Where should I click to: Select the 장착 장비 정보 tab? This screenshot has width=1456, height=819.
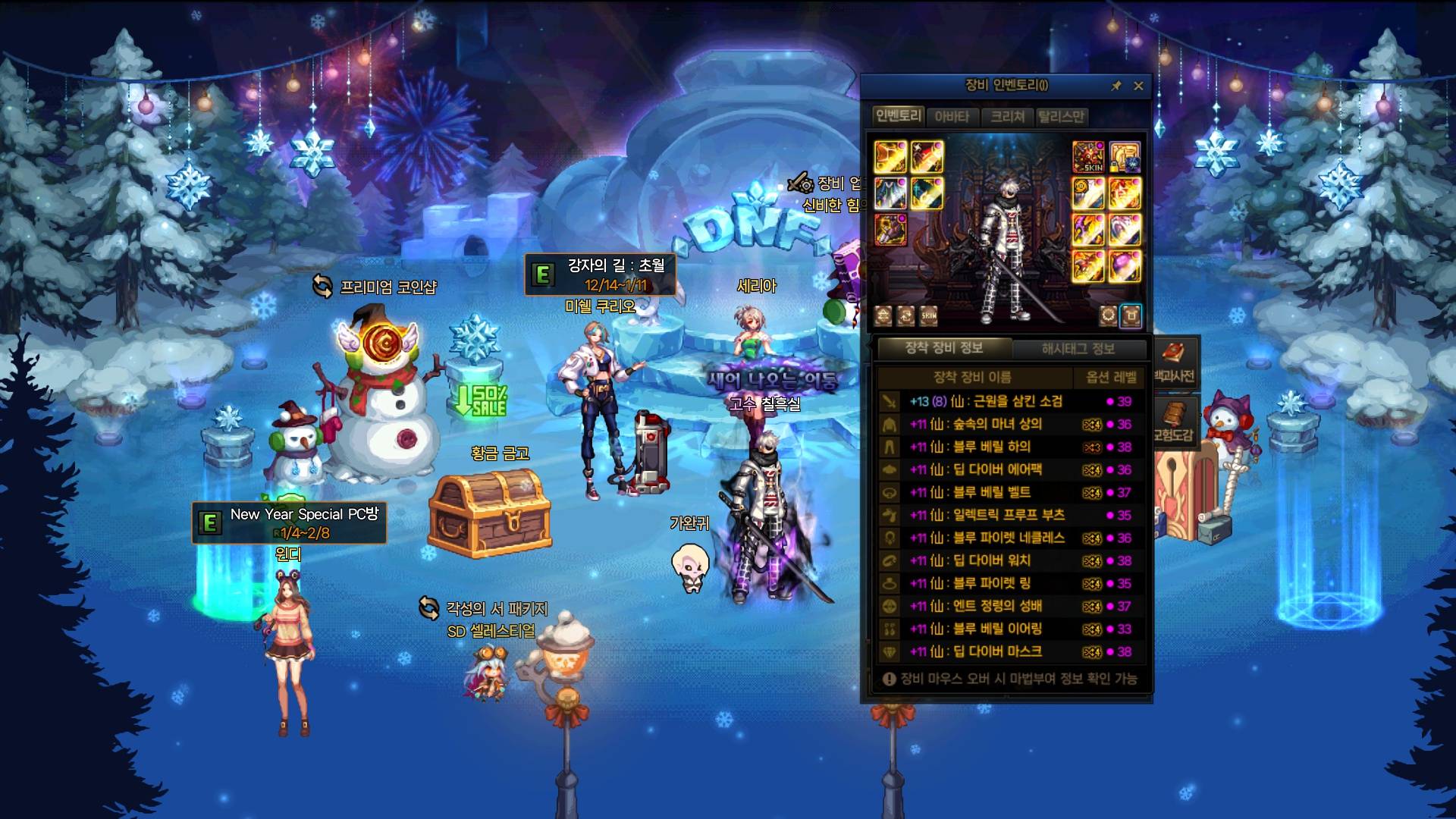tap(944, 348)
